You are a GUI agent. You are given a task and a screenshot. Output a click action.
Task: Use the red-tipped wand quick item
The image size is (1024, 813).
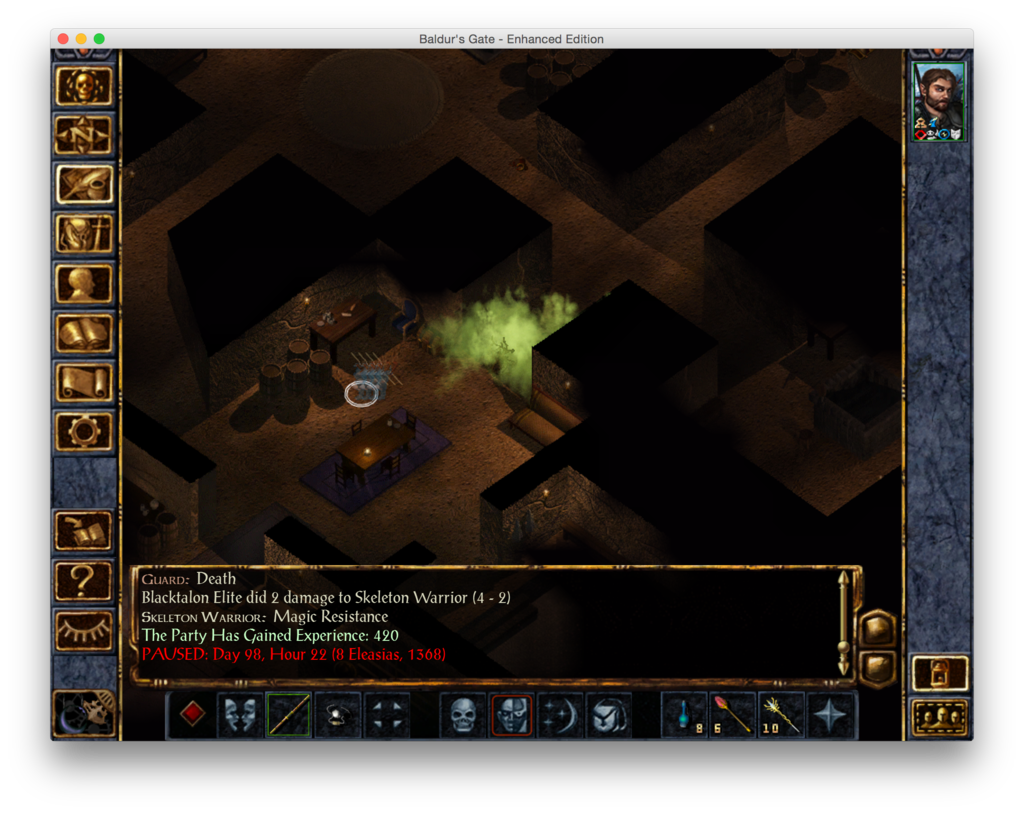[733, 715]
